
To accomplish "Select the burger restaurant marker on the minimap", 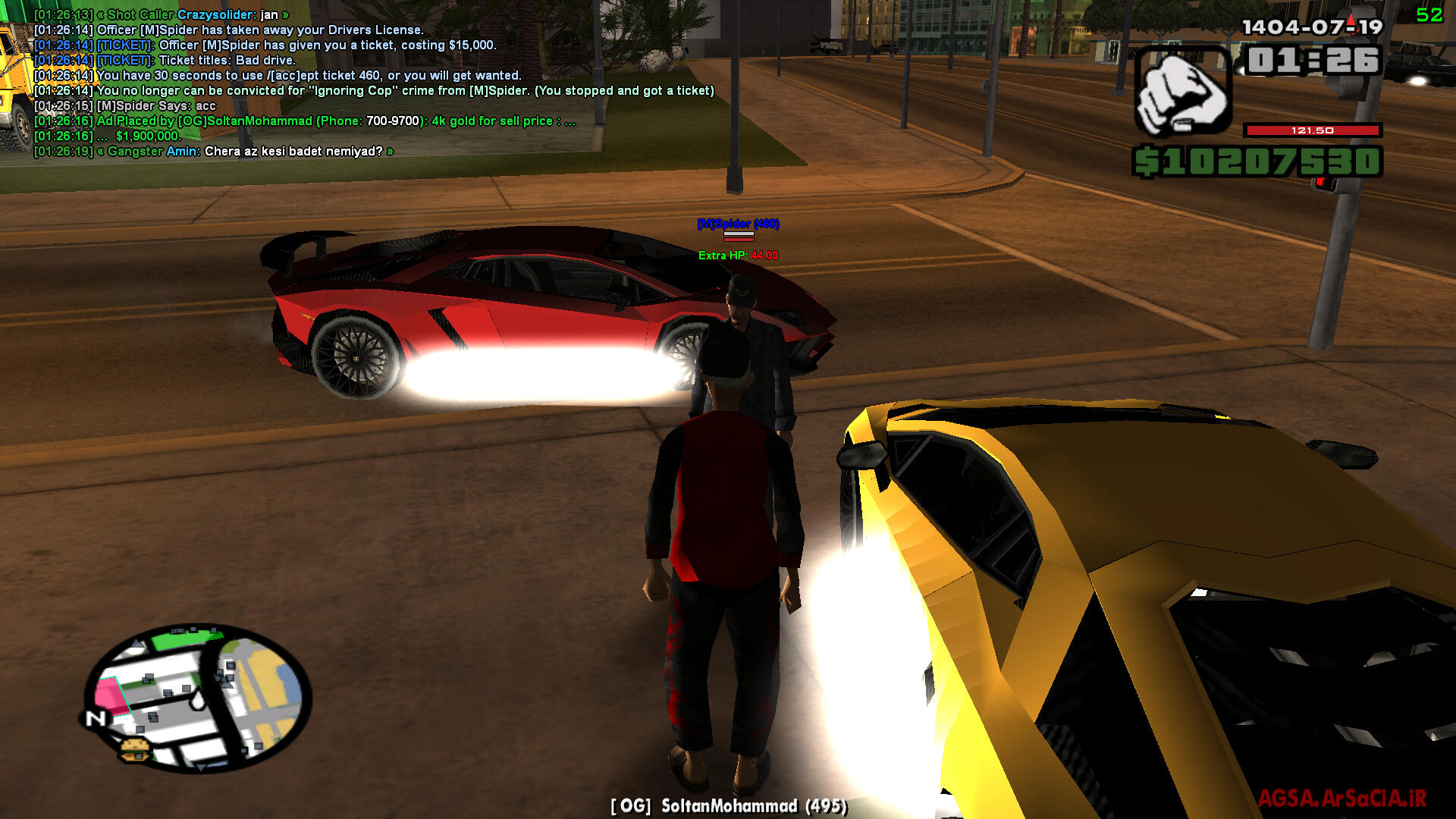I will pos(135,749).
